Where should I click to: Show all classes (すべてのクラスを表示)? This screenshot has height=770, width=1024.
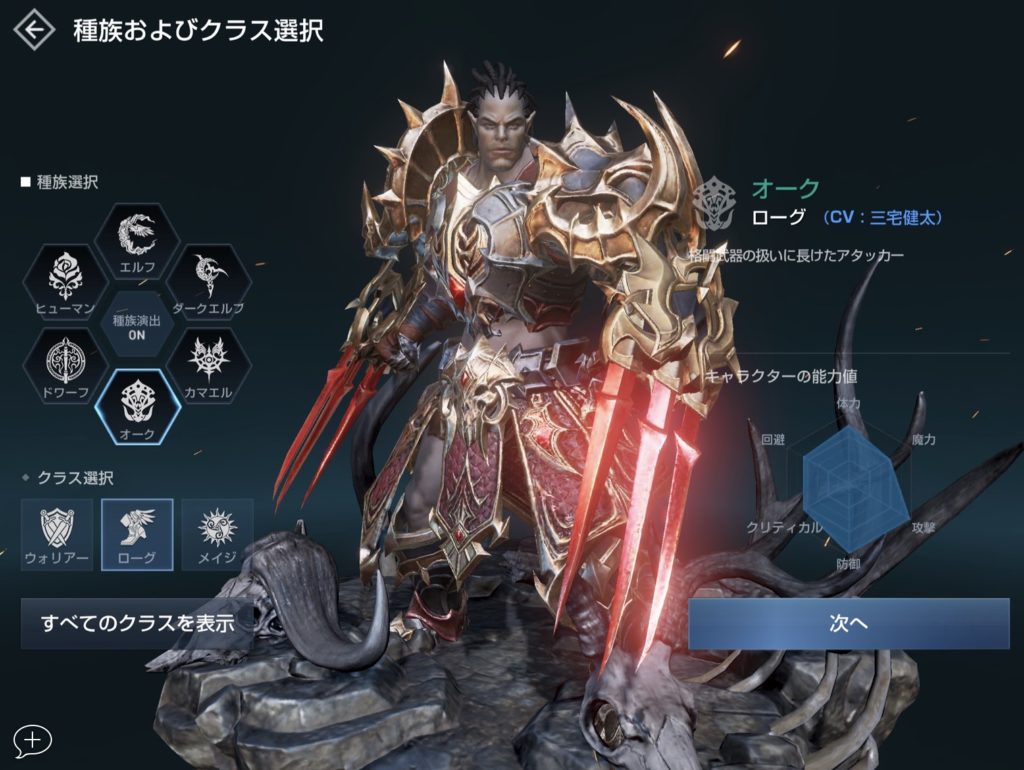[137, 623]
